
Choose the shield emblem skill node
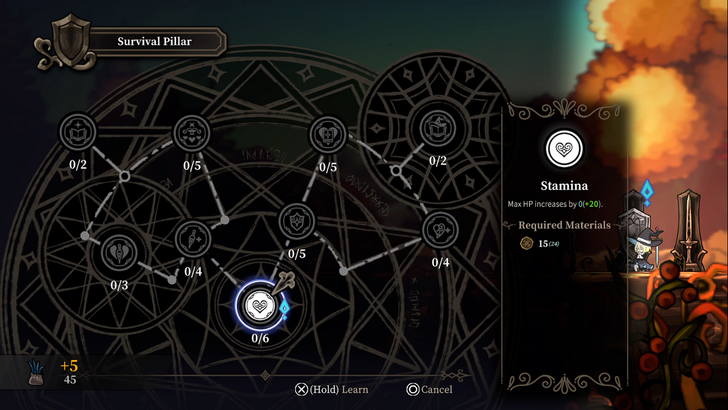pos(297,218)
